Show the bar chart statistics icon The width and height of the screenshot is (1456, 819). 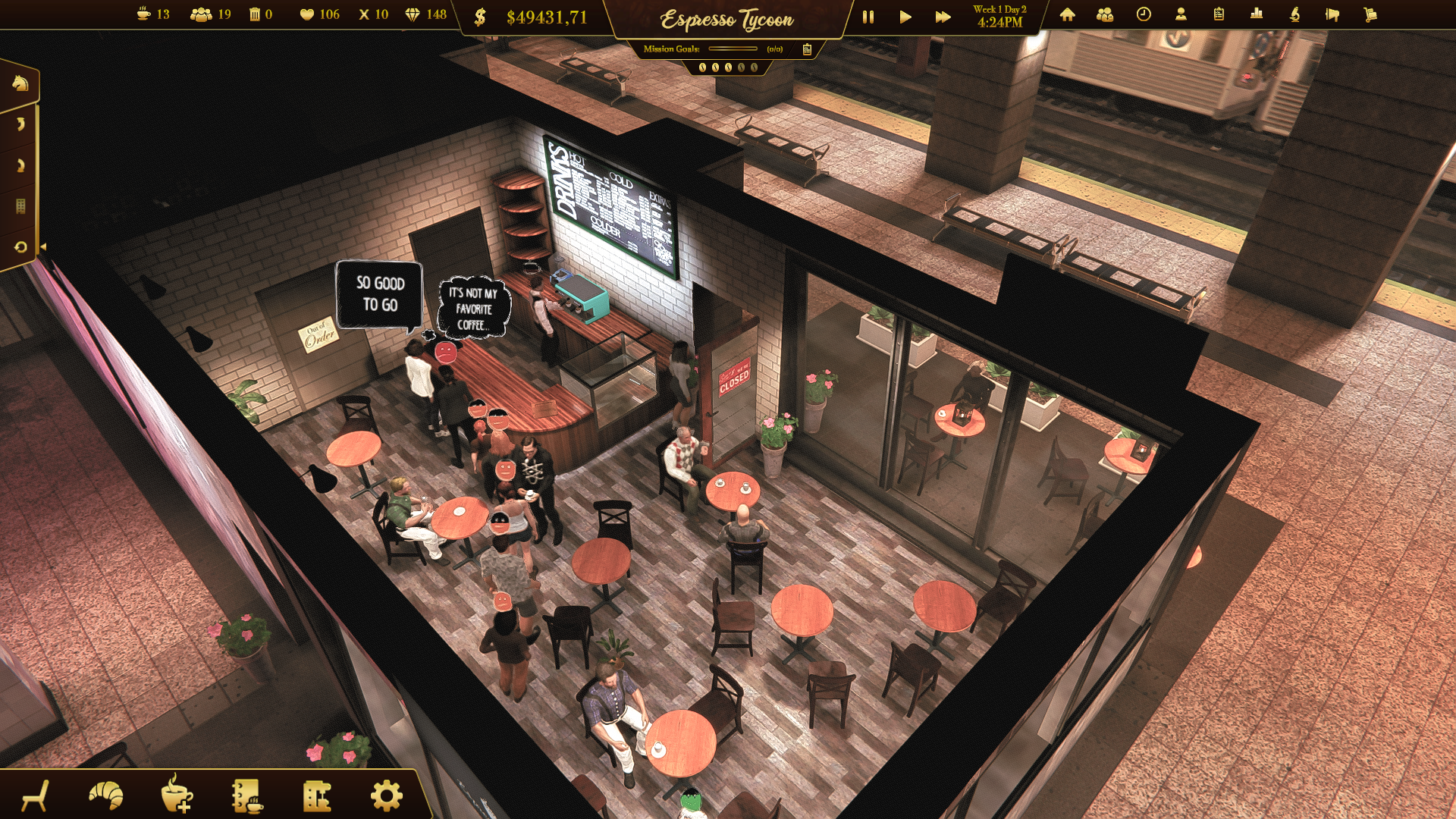(1257, 14)
